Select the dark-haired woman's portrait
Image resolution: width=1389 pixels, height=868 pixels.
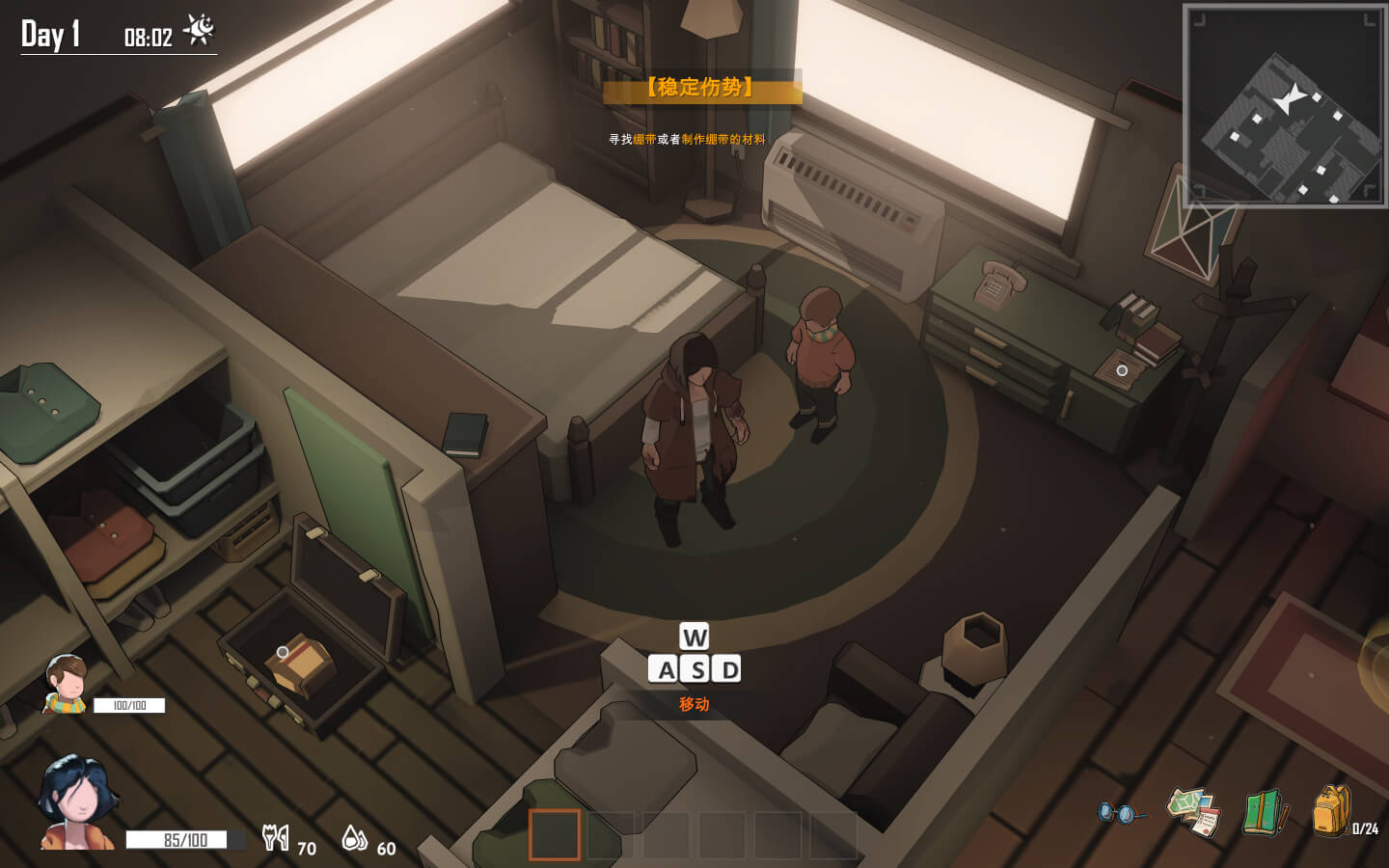point(77,802)
